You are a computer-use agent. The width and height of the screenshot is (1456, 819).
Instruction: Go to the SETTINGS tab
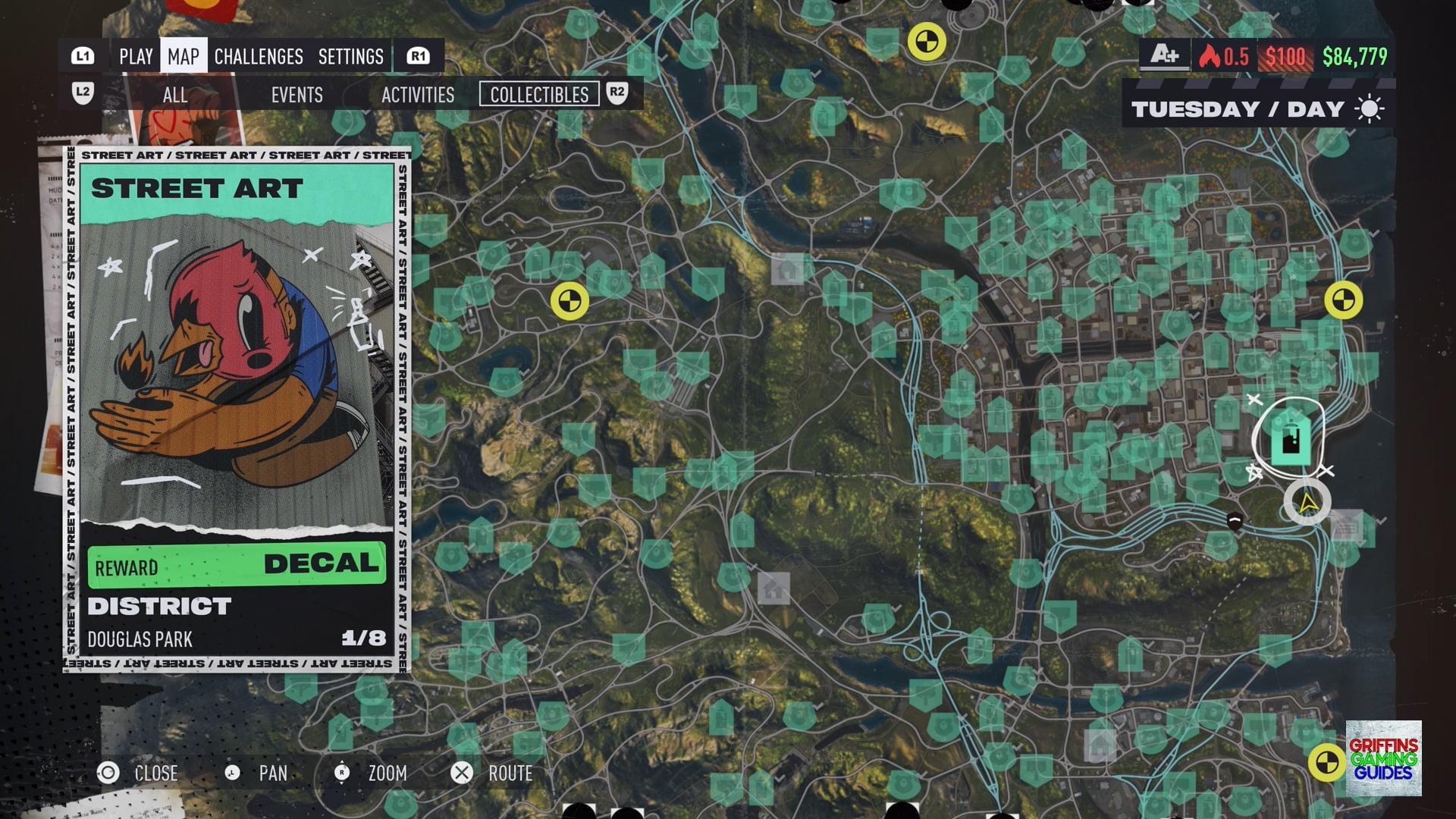point(350,56)
